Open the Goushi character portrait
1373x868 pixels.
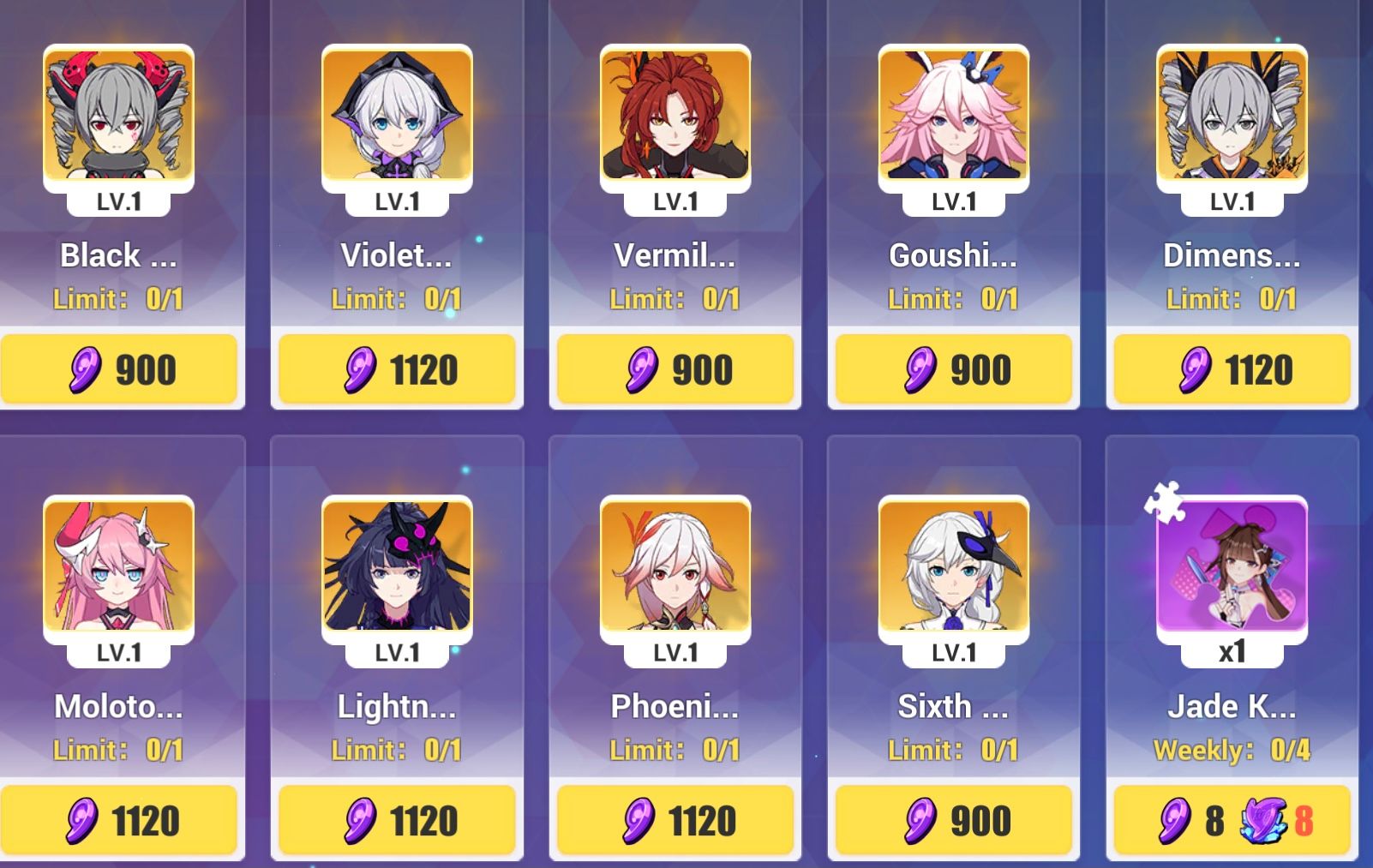953,117
